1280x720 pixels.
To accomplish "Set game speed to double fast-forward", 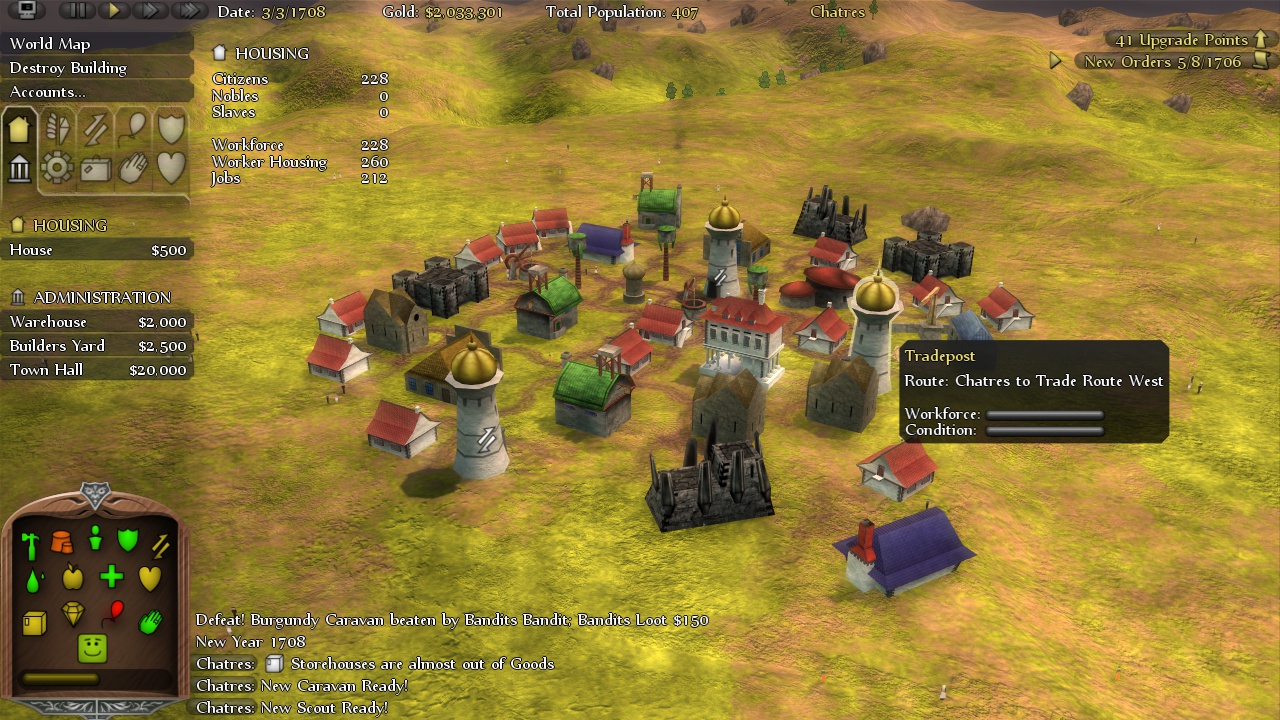I will (x=150, y=11).
